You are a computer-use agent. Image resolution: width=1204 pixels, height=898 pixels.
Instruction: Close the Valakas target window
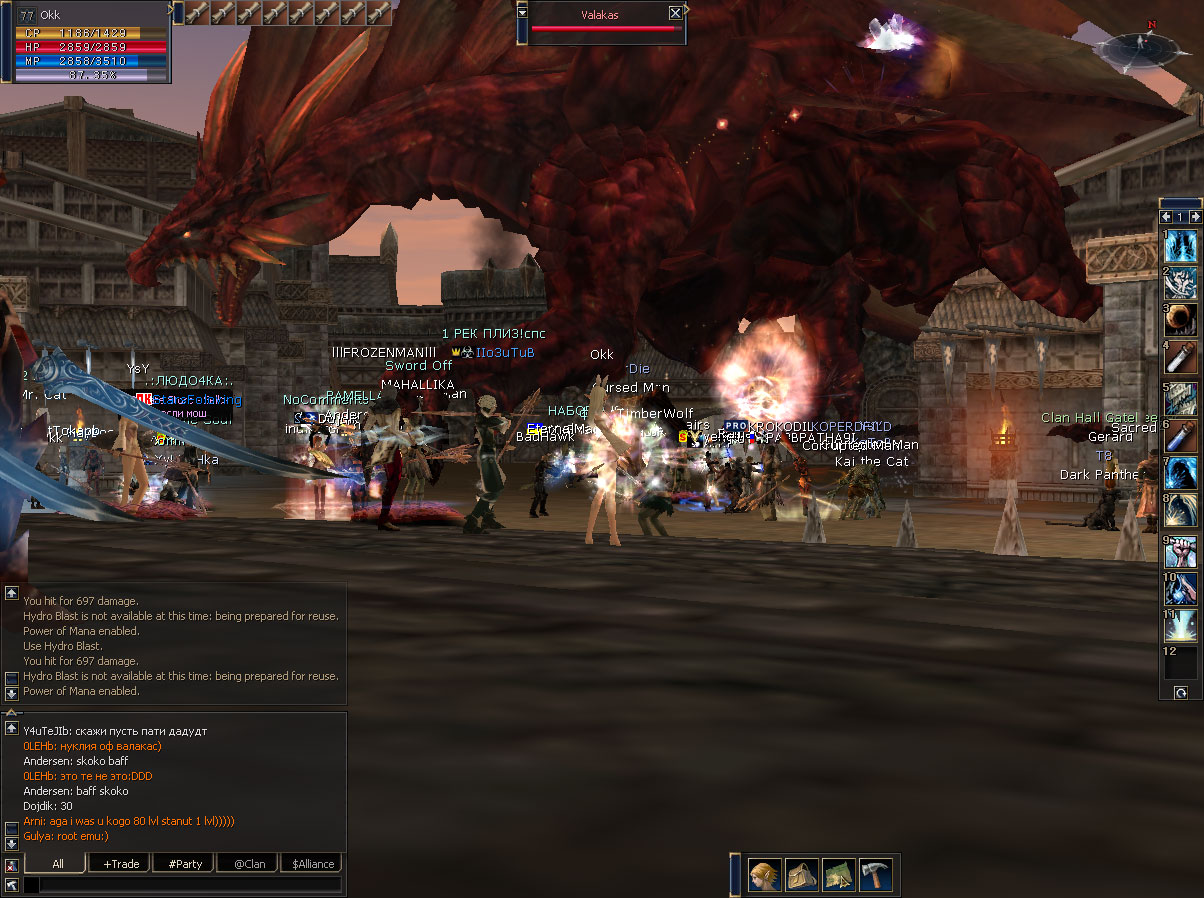[675, 13]
